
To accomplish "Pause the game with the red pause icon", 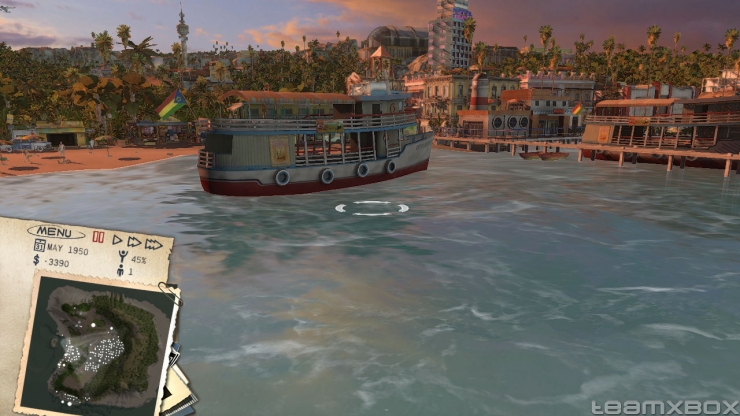I will click(98, 238).
